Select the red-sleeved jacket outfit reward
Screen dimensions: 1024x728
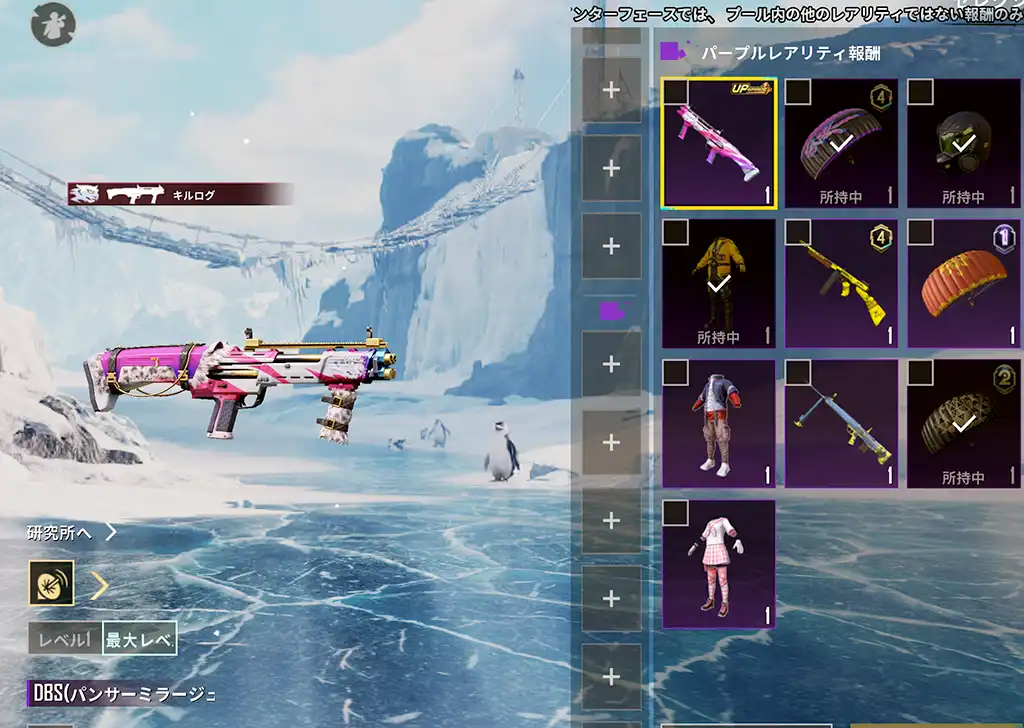(718, 425)
